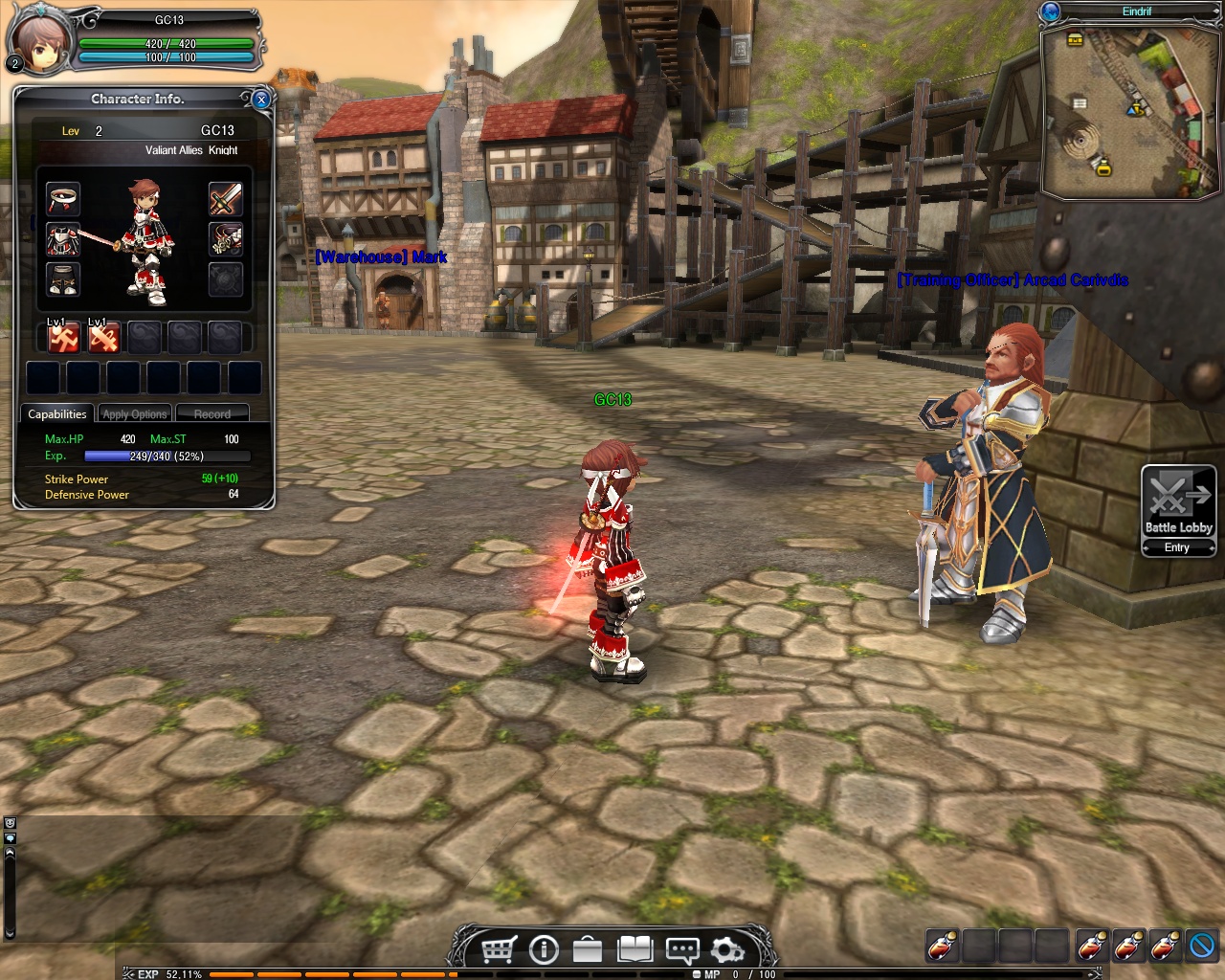Click the equipped chest armor slot
This screenshot has height=980, width=1225.
63,240
